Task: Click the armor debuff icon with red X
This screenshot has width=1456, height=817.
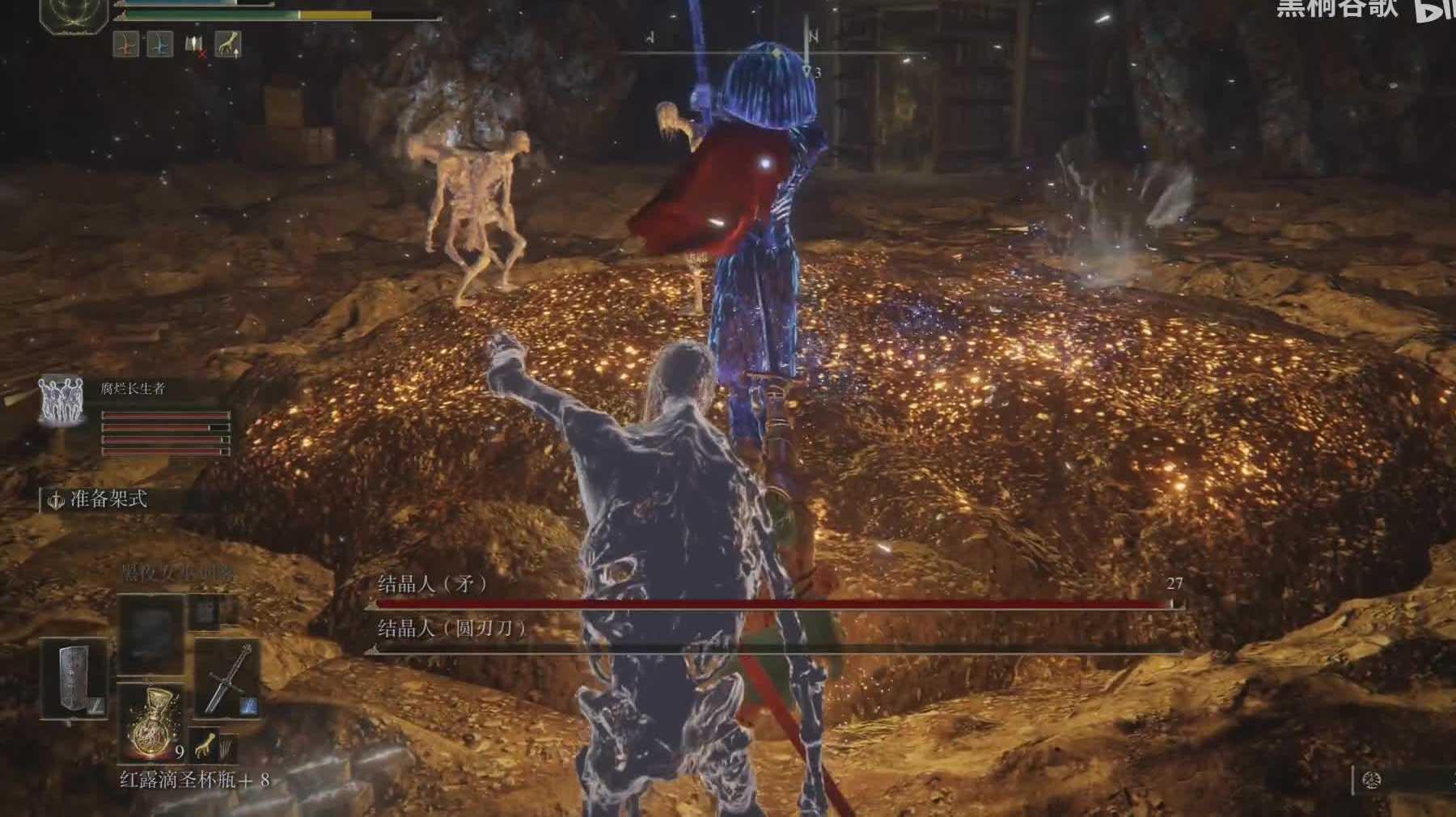Action: click(195, 45)
